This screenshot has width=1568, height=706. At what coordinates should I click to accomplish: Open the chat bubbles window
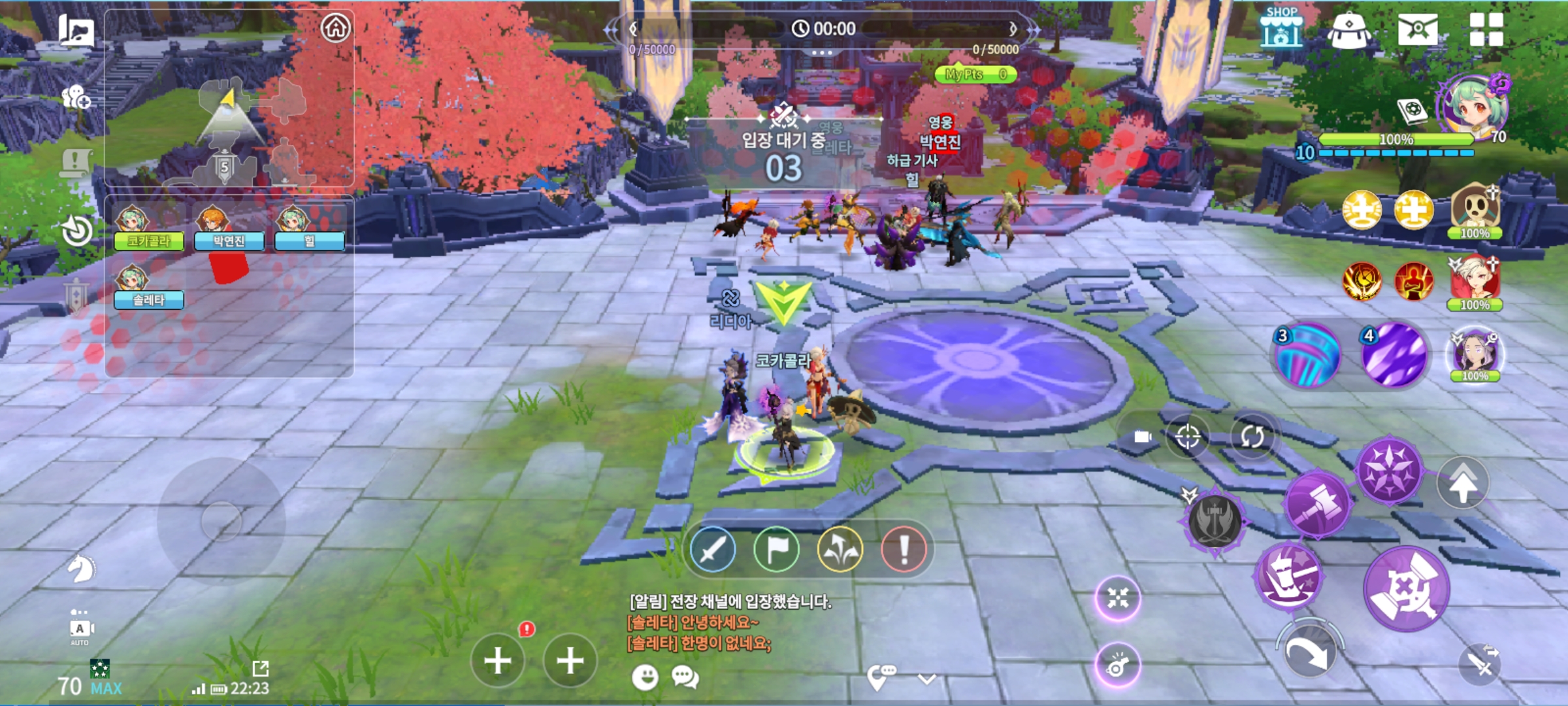[x=685, y=677]
